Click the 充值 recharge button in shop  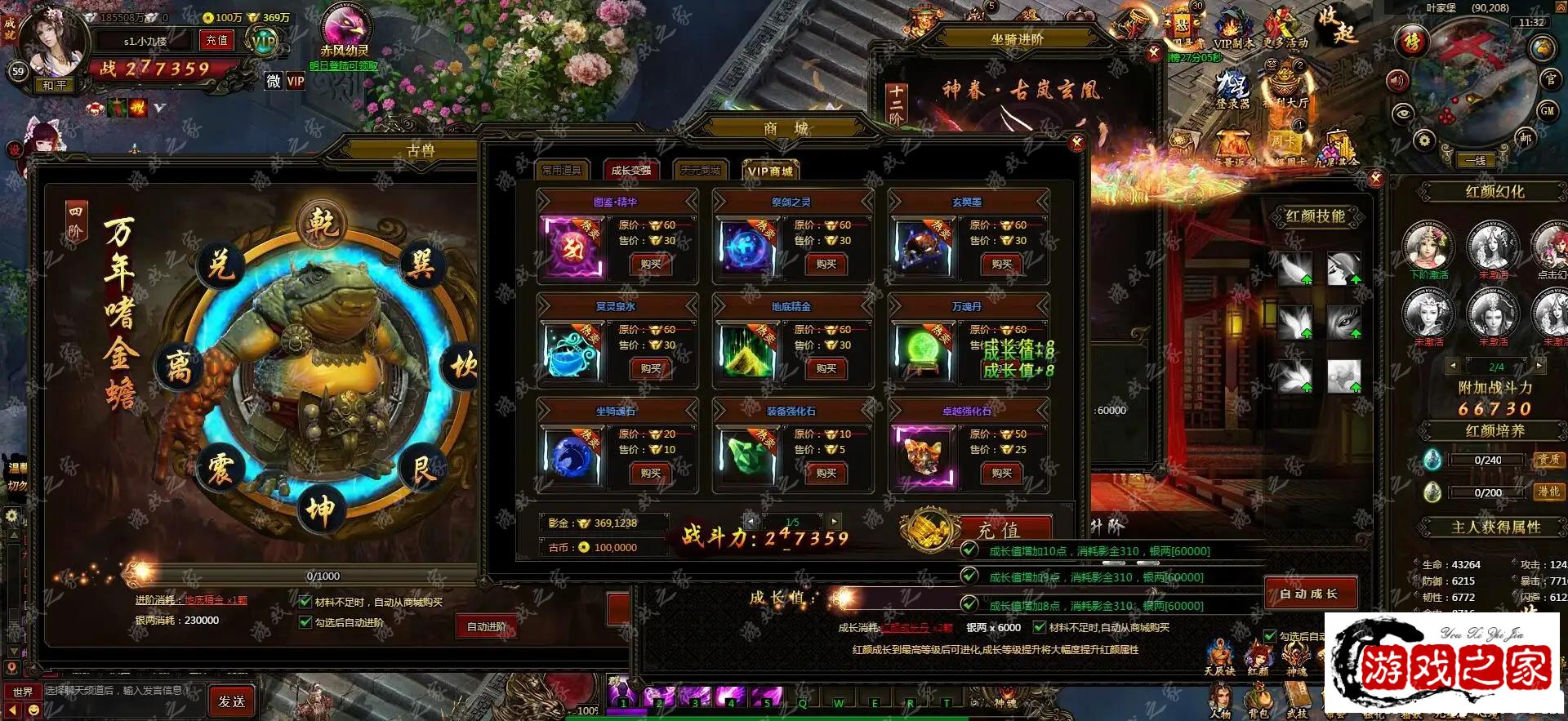[x=998, y=530]
